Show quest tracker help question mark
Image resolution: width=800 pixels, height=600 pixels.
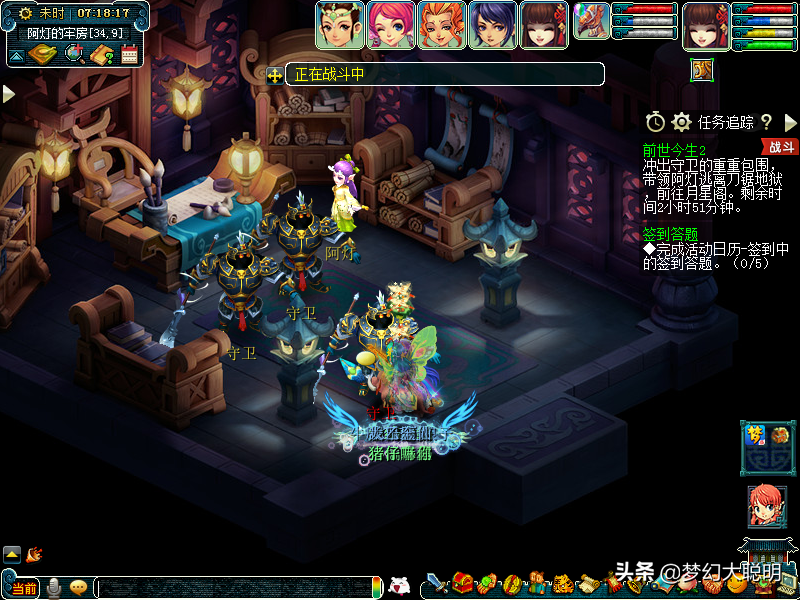tap(766, 122)
